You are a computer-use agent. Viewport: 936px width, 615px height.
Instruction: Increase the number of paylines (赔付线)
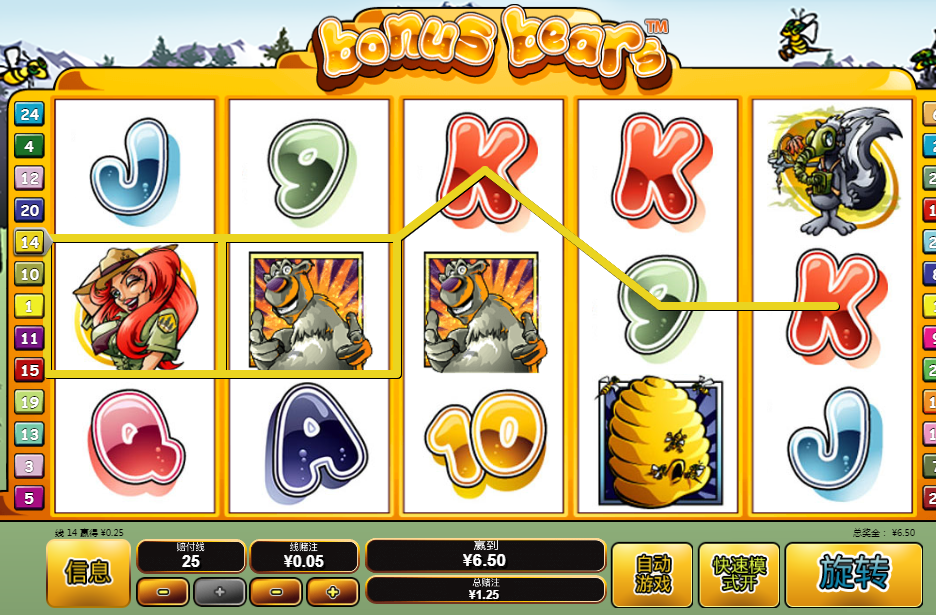[x=219, y=592]
